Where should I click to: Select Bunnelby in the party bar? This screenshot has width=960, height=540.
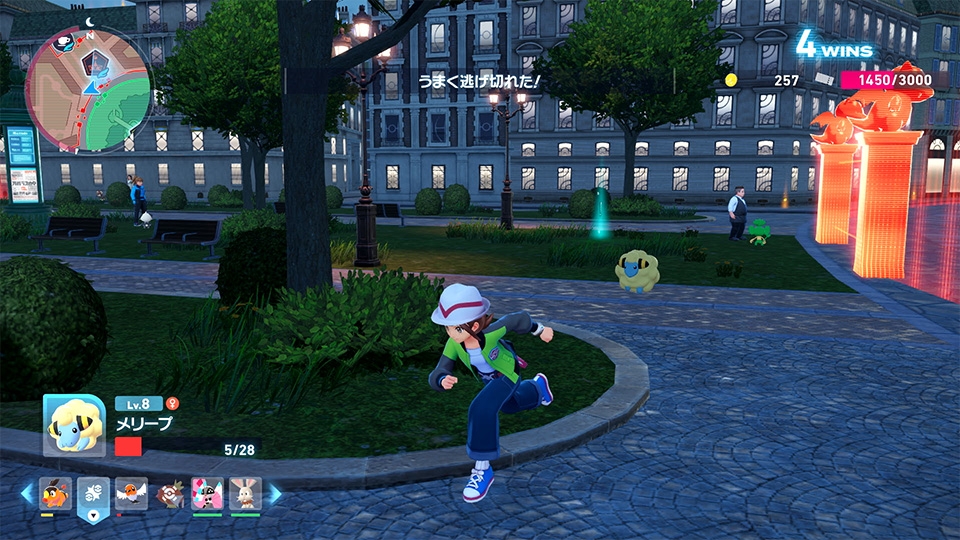click(245, 493)
